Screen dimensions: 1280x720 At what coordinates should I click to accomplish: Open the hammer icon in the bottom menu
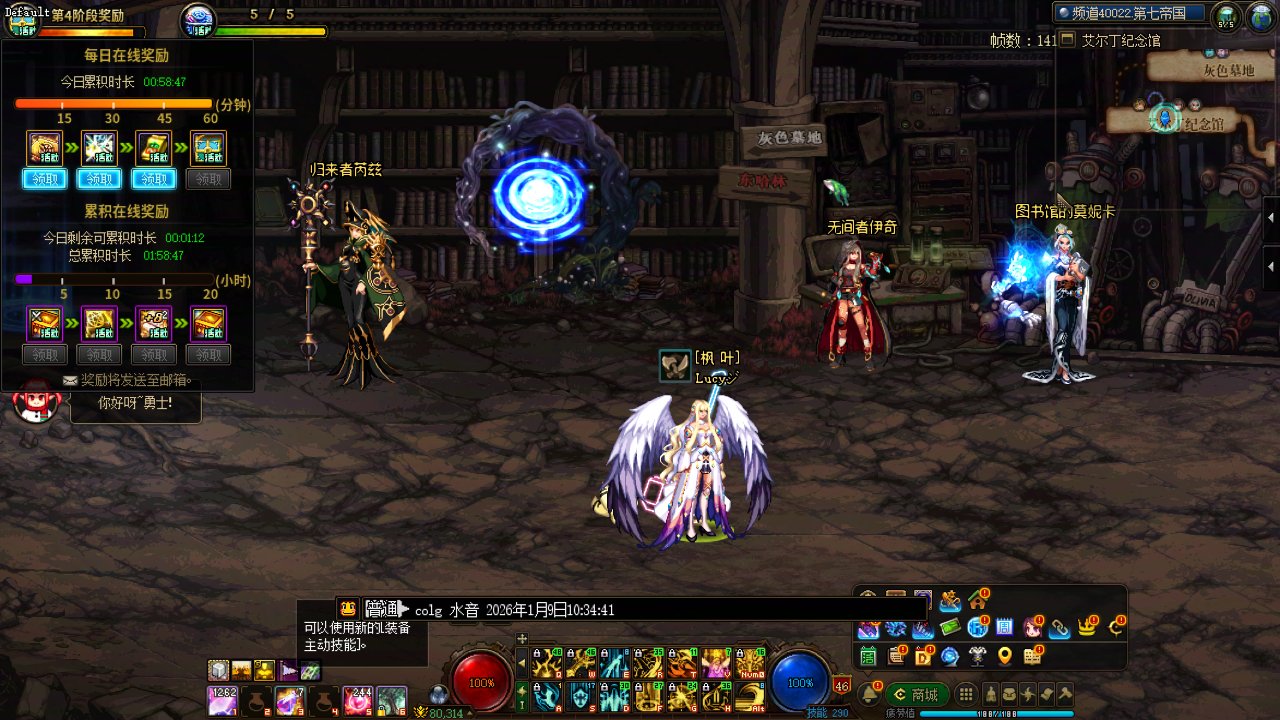(x=1065, y=694)
